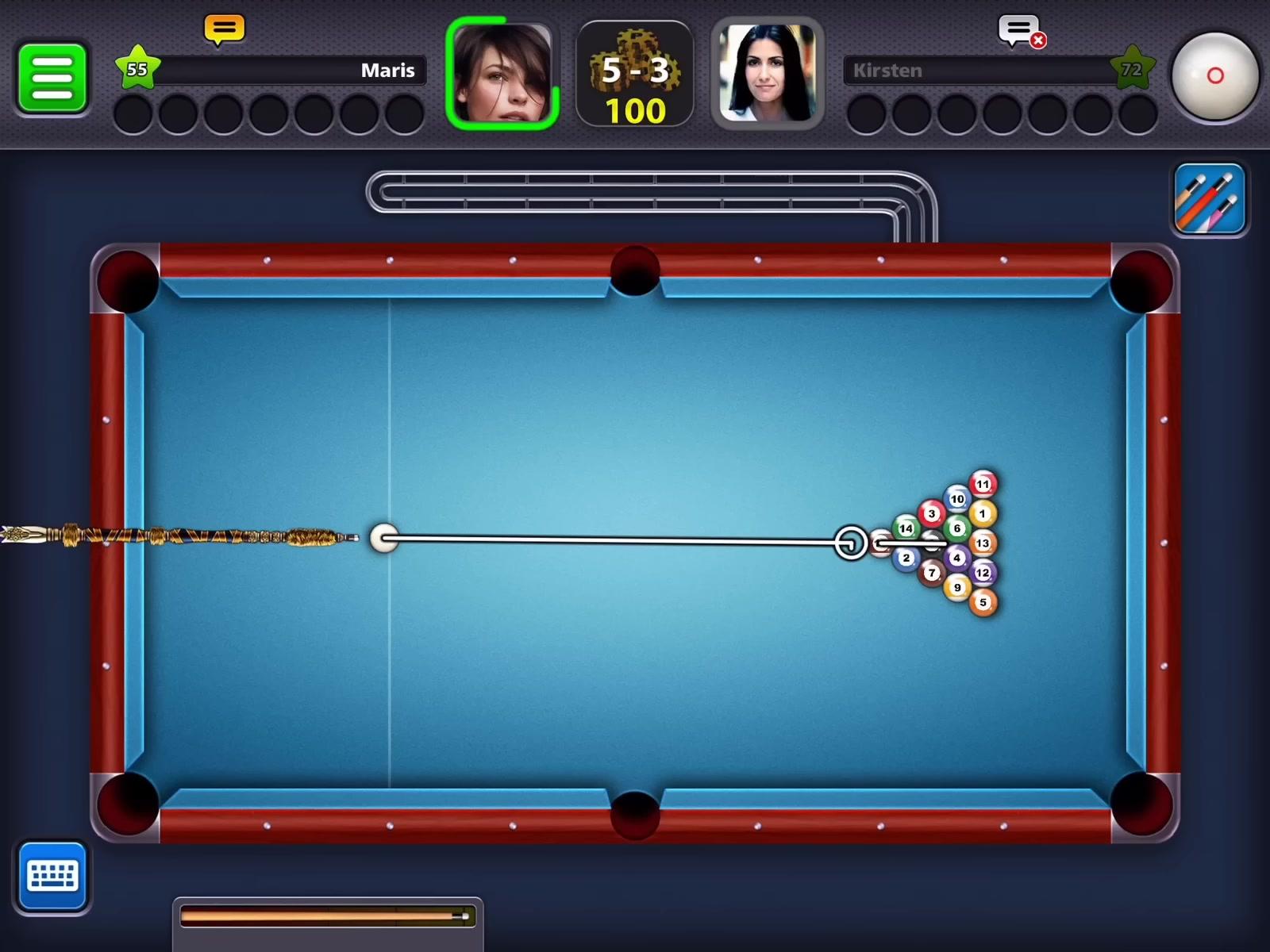This screenshot has height=952, width=1270.
Task: Adjust the shot power slider at bottom
Action: pyautogui.click(x=325, y=916)
